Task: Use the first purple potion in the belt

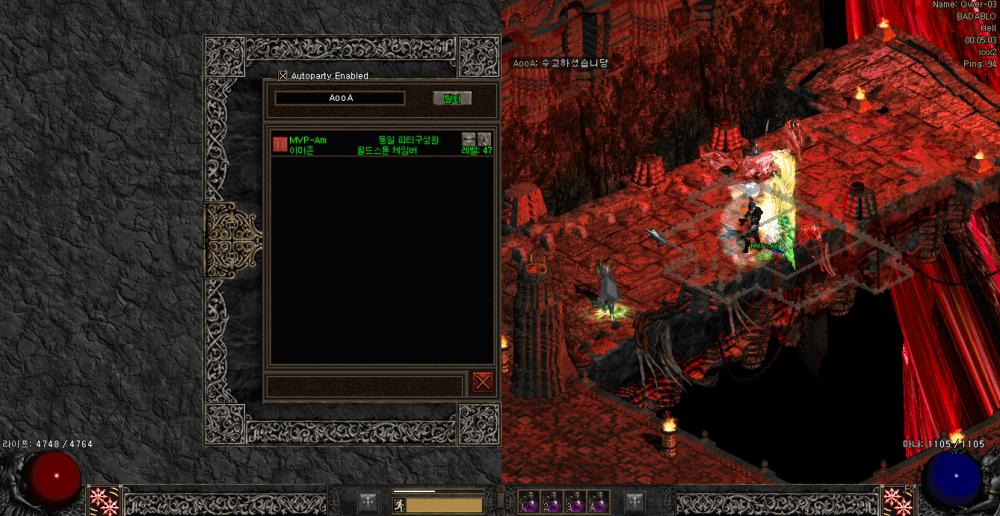Action: pos(528,502)
